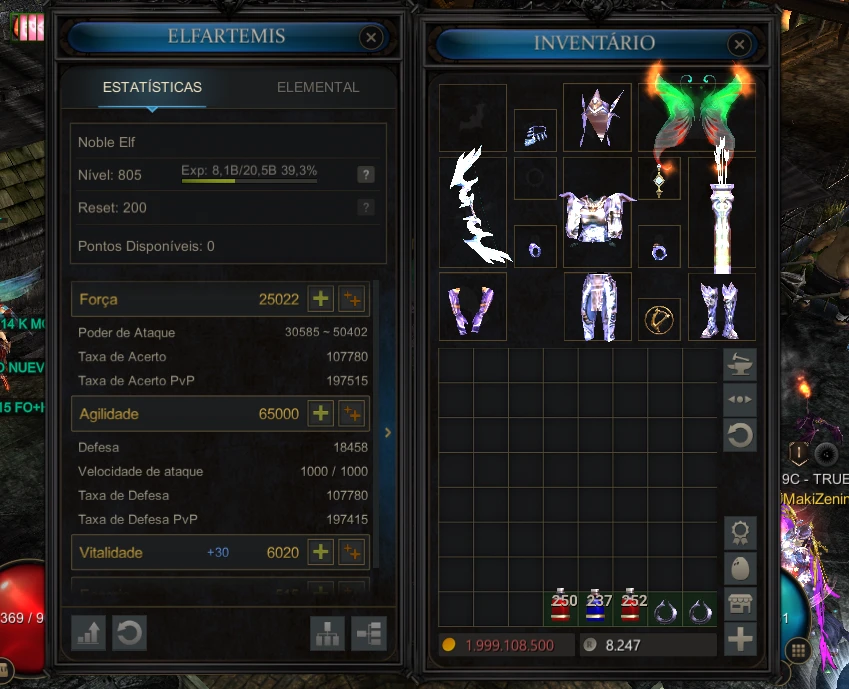Choose the blue mana potion stack
This screenshot has width=849, height=689.
(598, 607)
